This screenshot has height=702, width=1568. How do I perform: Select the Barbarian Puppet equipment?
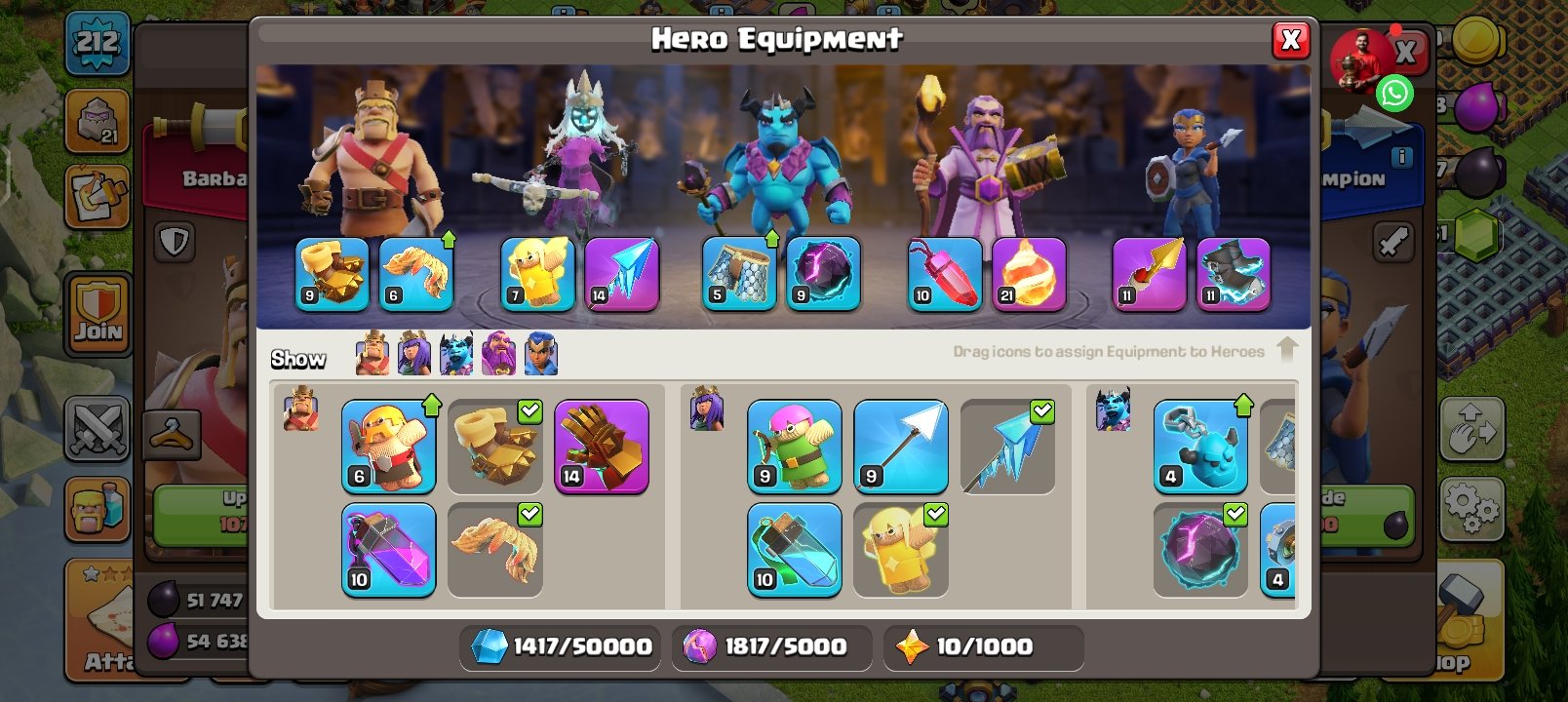(x=389, y=447)
